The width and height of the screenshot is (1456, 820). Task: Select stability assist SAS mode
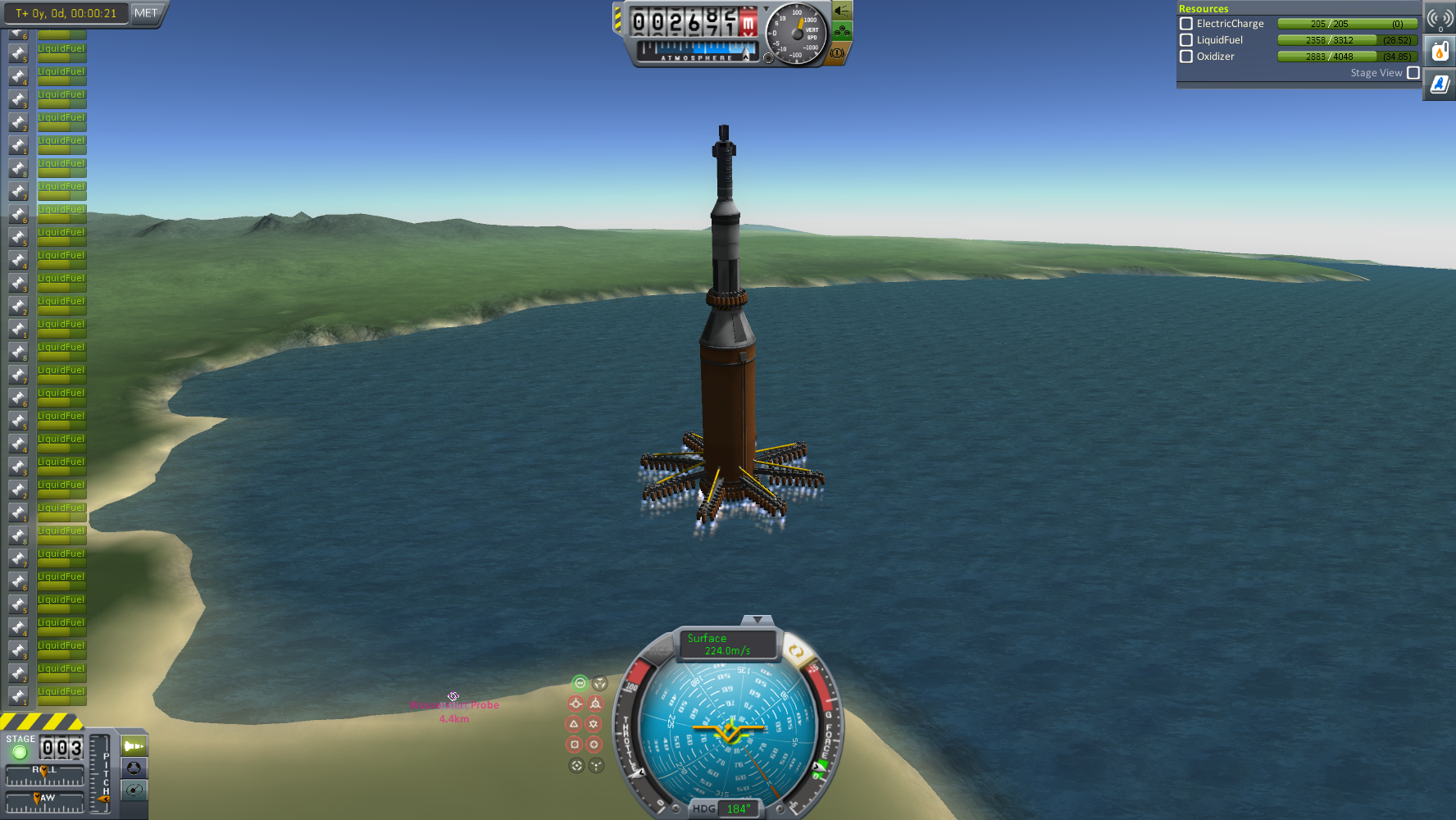pos(580,683)
